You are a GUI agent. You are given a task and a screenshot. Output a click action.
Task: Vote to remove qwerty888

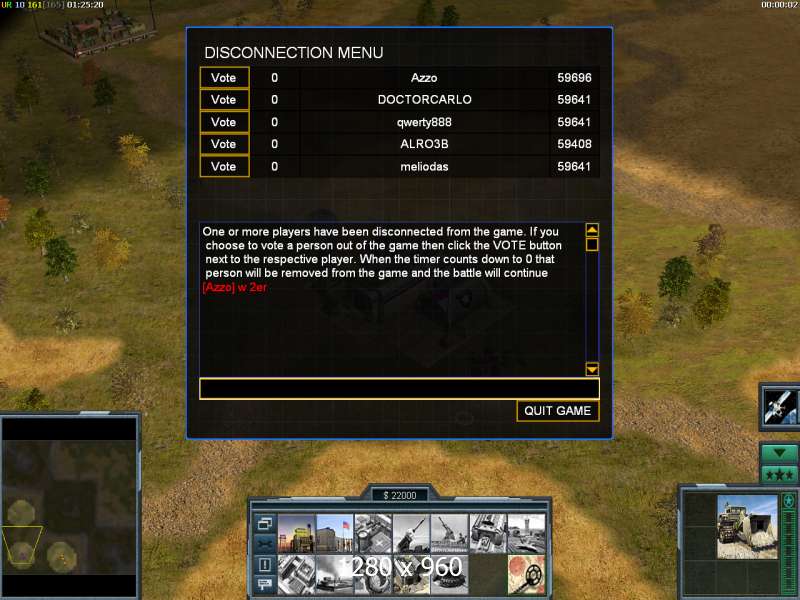pyautogui.click(x=224, y=122)
